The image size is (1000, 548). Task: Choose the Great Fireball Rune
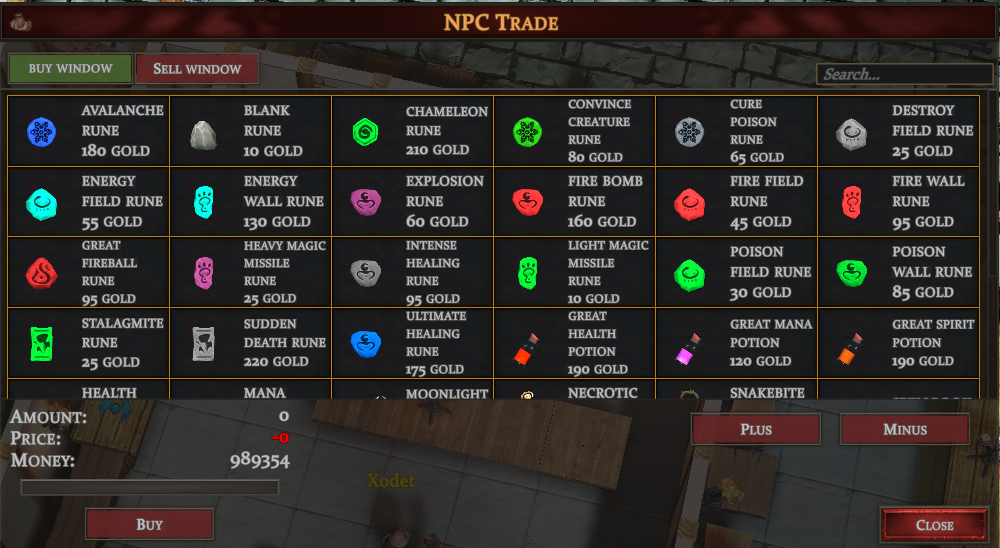(x=89, y=271)
